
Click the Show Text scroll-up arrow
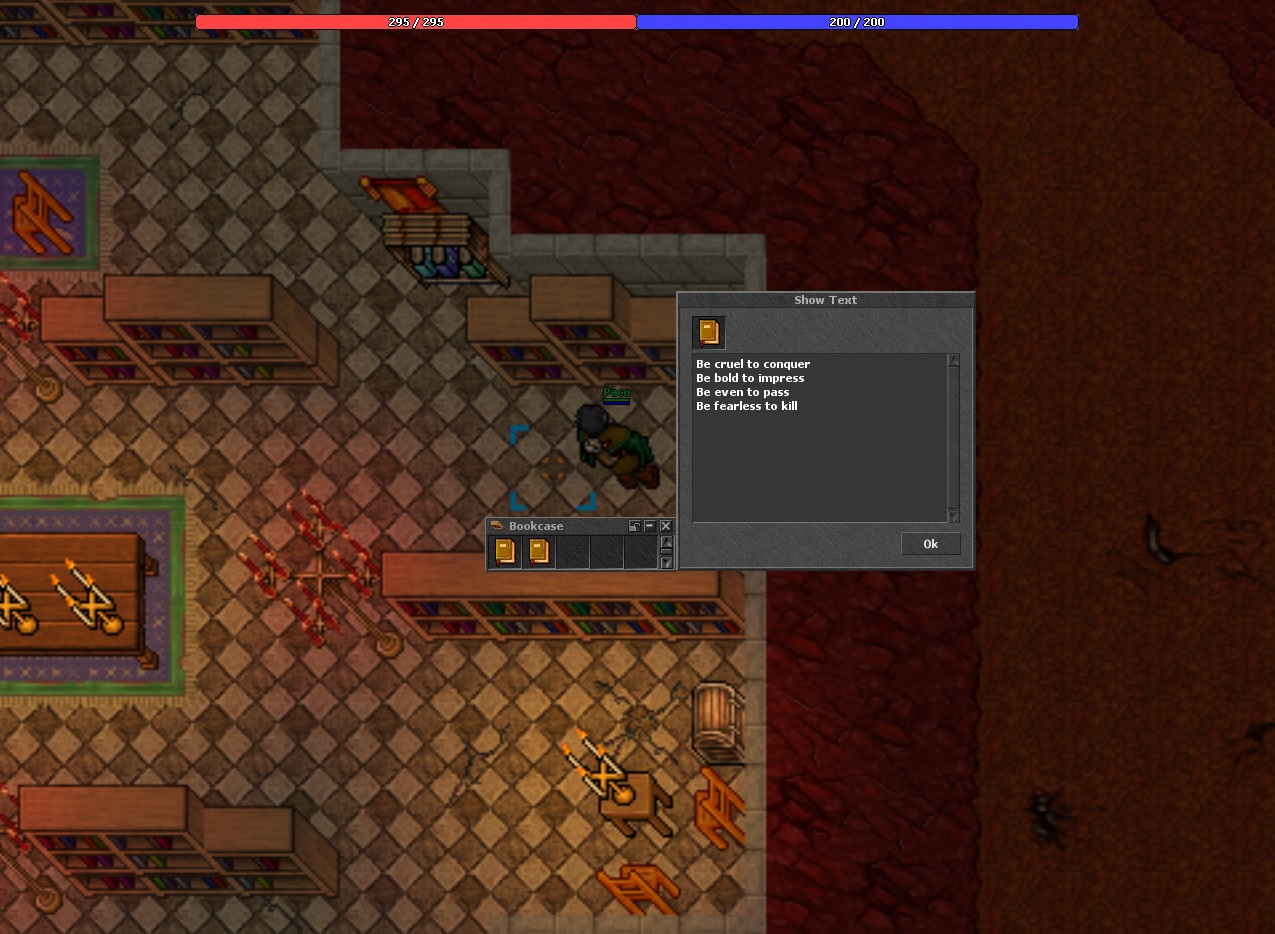click(x=953, y=360)
